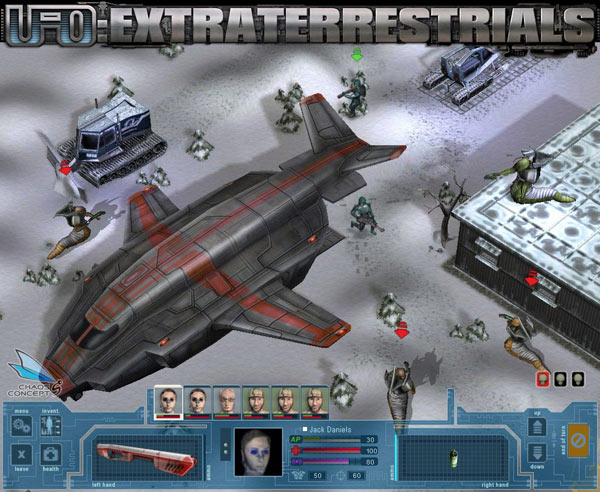The image size is (600, 492).
Task: Go up one level with the up arrow
Action: pos(535,430)
